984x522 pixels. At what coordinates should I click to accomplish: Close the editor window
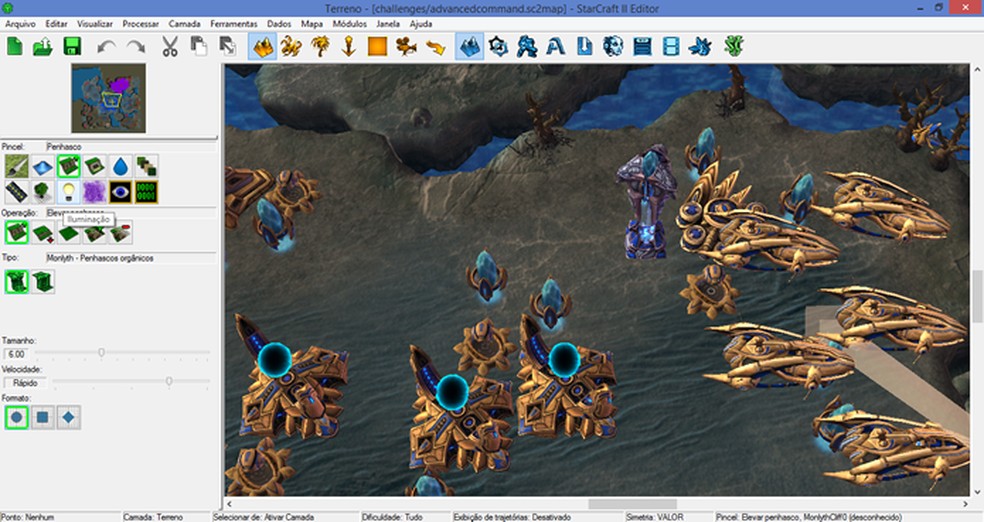(967, 7)
